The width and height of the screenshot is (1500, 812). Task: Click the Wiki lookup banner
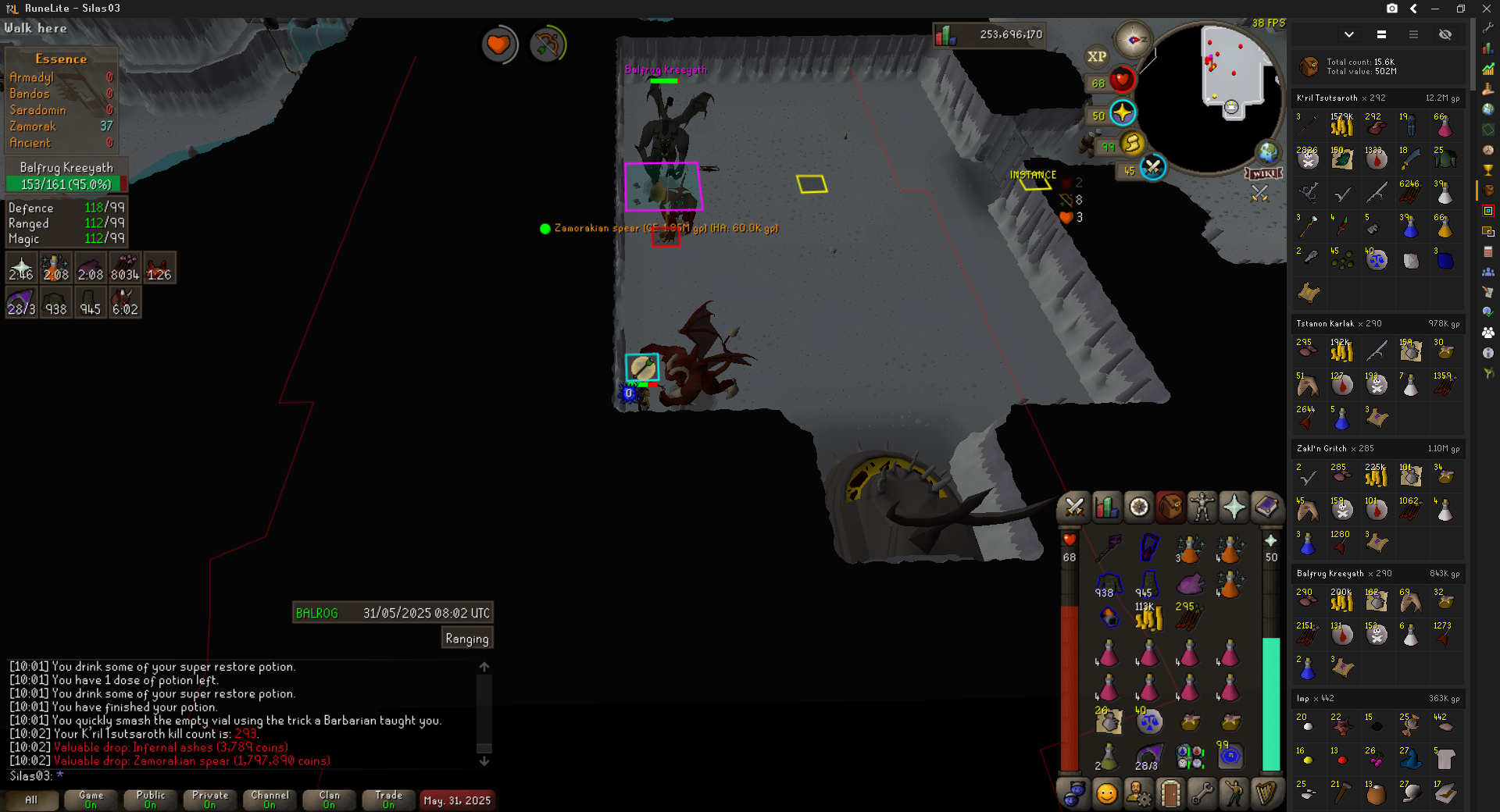click(x=1263, y=173)
